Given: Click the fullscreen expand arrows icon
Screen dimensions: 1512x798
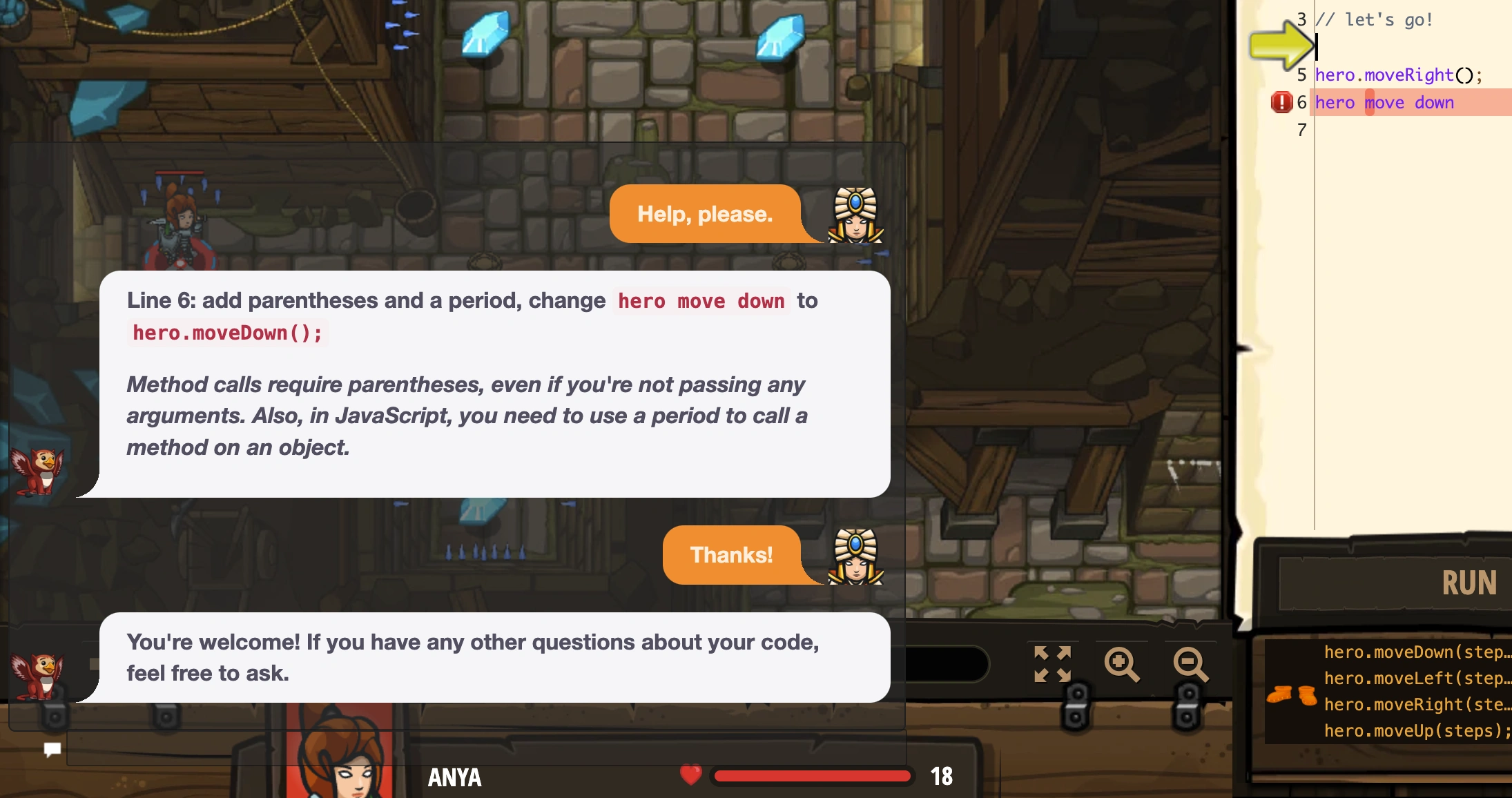Looking at the screenshot, I should [x=1051, y=665].
